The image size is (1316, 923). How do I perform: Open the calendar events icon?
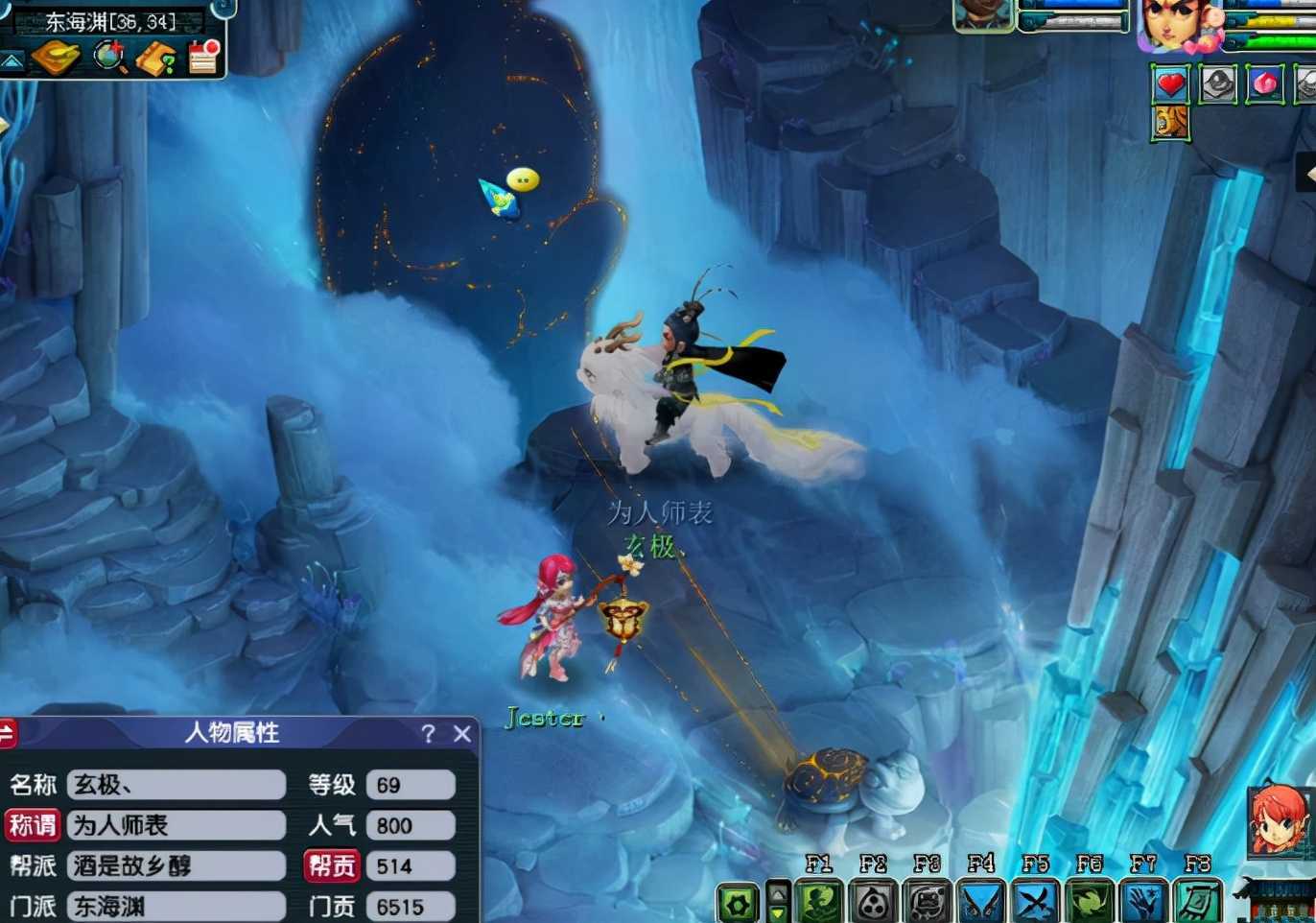[203, 57]
